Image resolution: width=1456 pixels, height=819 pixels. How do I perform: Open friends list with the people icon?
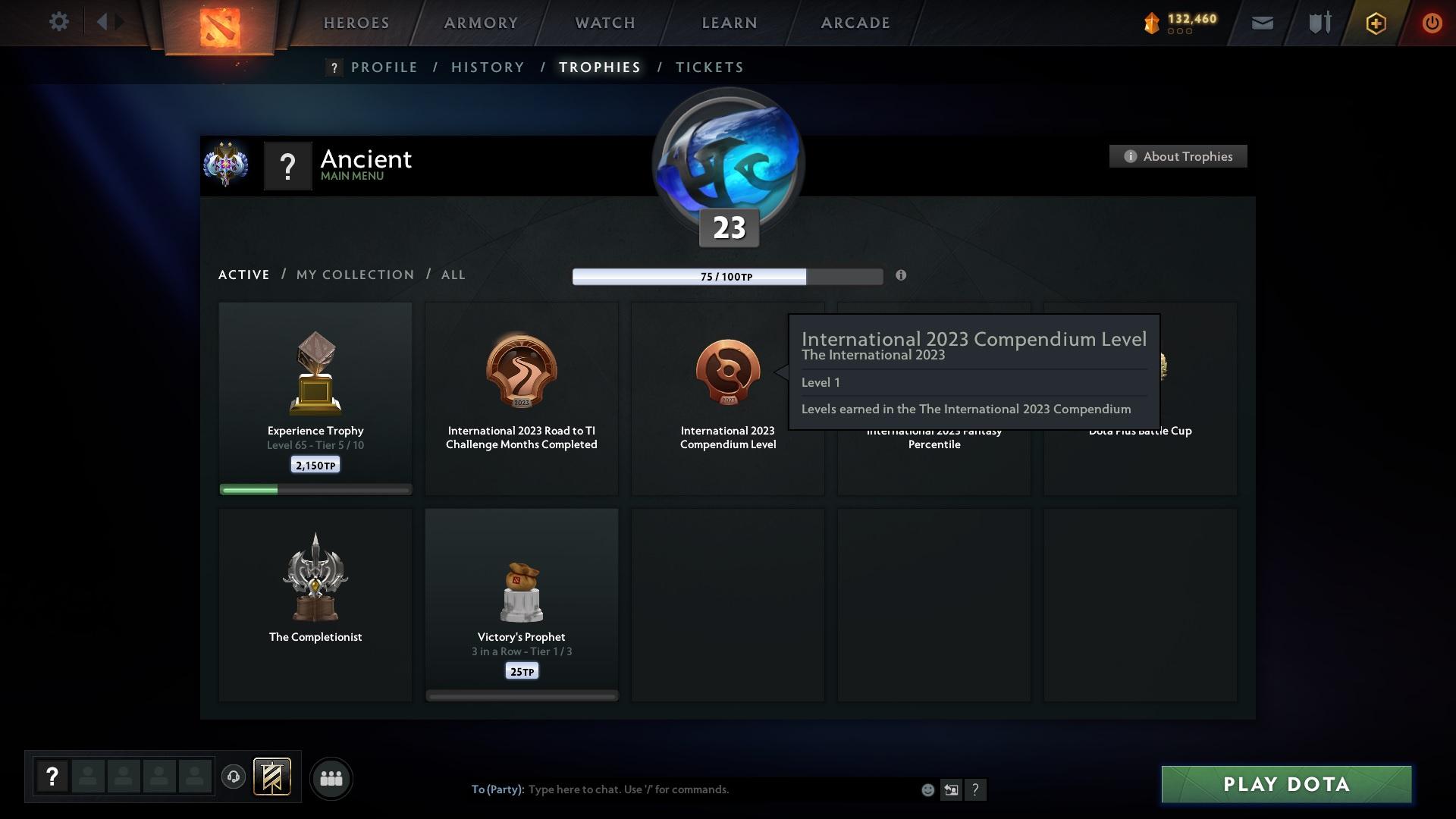tap(331, 778)
